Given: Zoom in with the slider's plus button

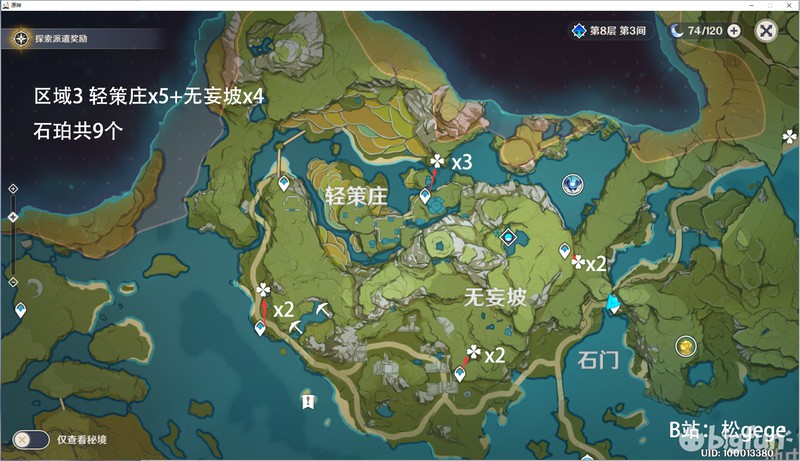Looking at the screenshot, I should 13,187.
